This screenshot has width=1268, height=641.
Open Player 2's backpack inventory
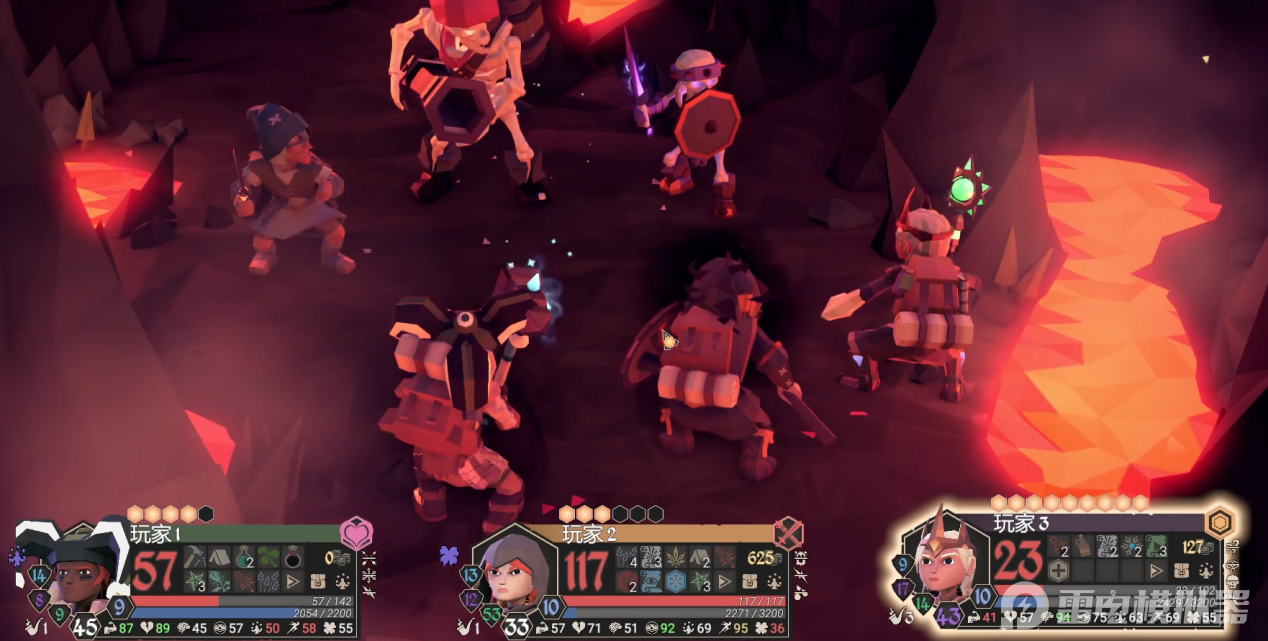(750, 581)
